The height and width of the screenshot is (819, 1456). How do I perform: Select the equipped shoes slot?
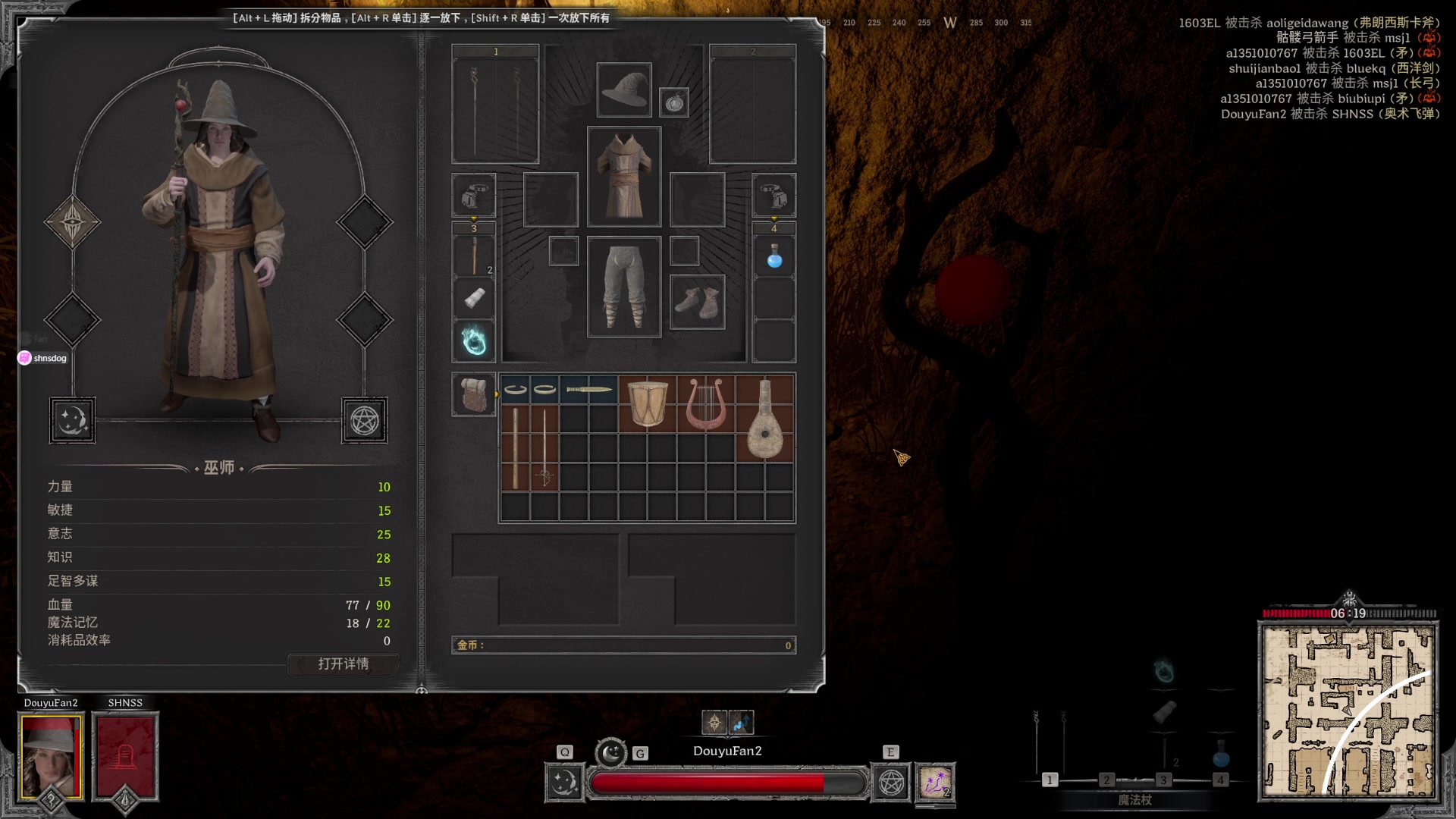click(697, 302)
